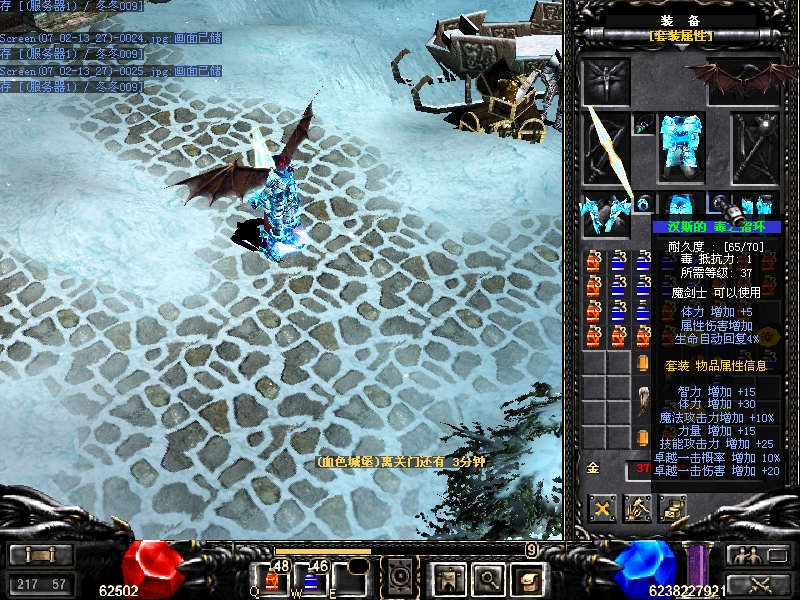Screen dimensions: 800x600
Task: Select the equipped bat wings slot
Action: [x=747, y=78]
